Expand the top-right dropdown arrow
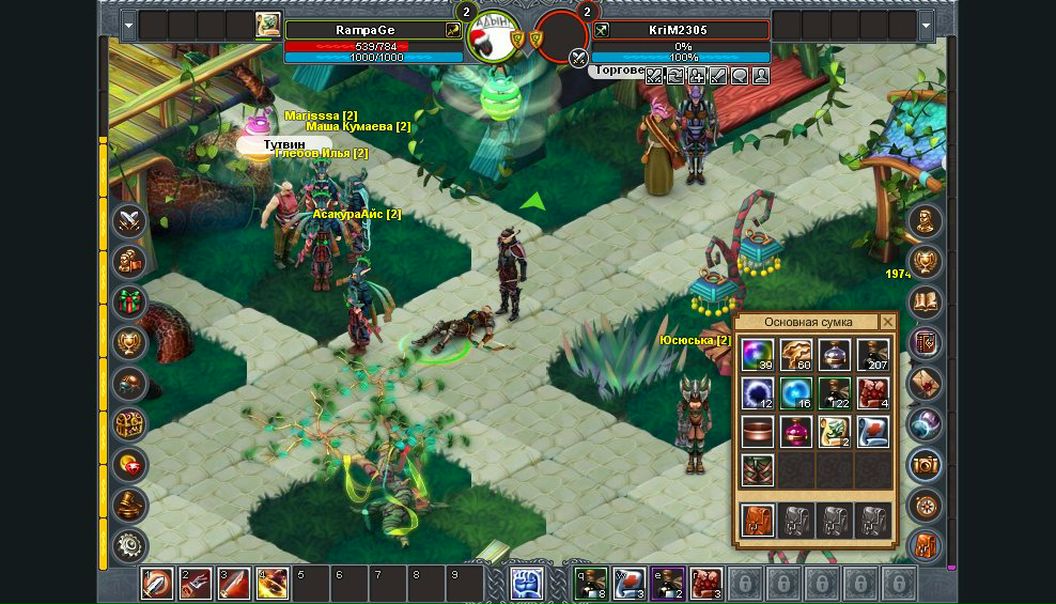1056x604 pixels. click(x=927, y=25)
